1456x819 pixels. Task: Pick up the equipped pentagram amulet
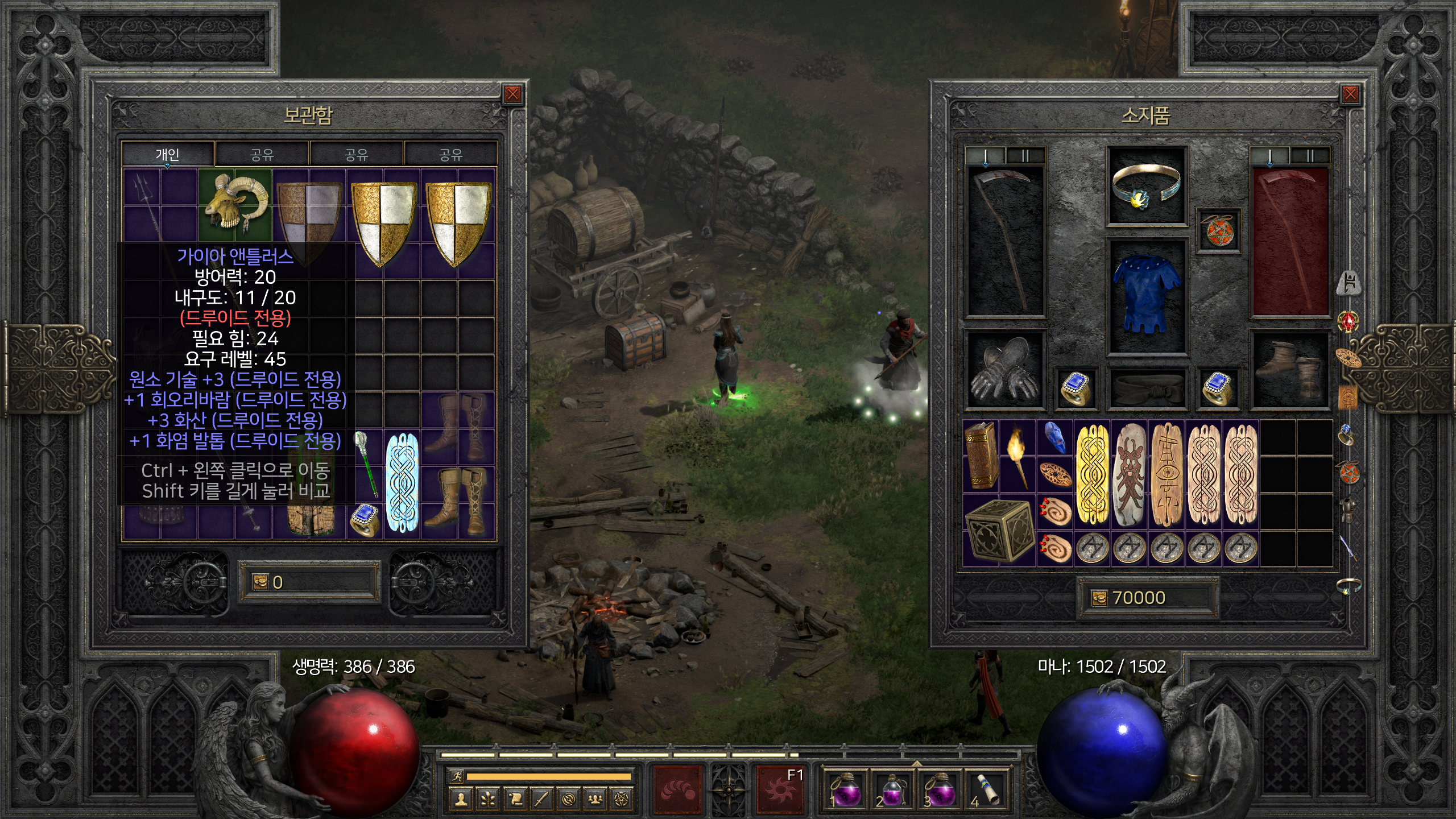(x=1218, y=230)
